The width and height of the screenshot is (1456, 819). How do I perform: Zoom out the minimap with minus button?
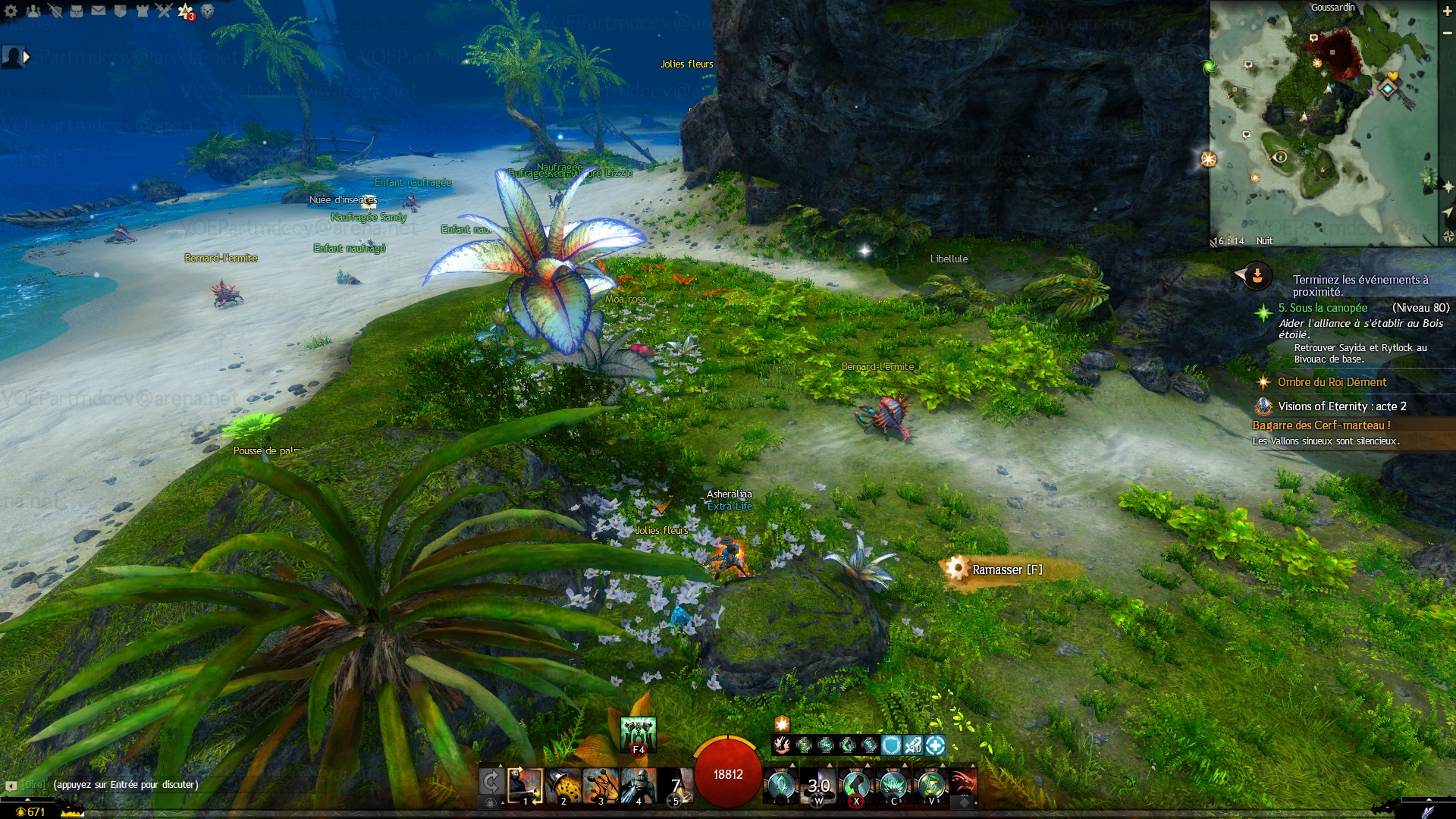(1447, 33)
